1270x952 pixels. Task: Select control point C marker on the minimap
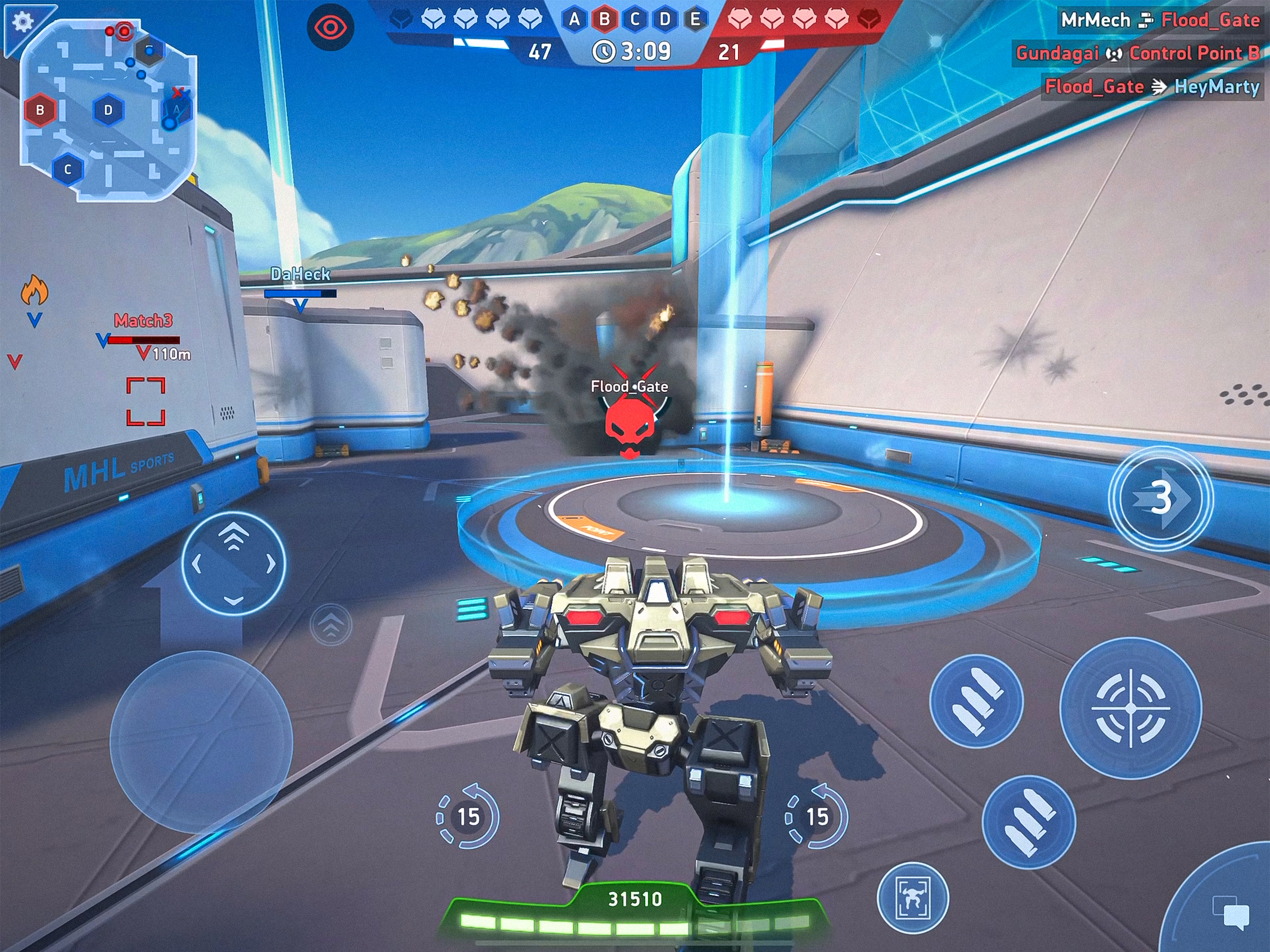[68, 169]
